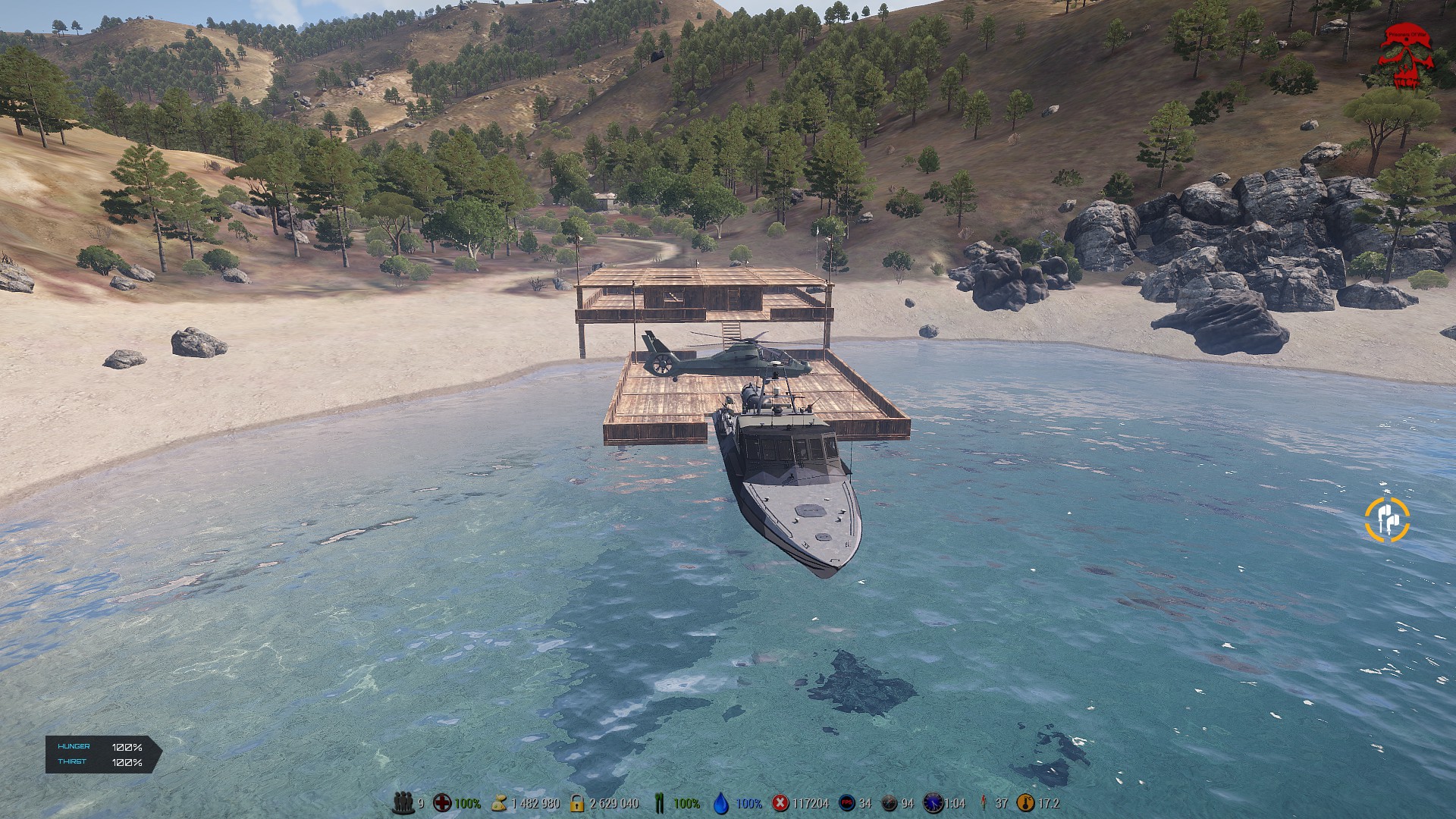Click the red medical cross health icon
Image resolution: width=1456 pixels, height=819 pixels.
[441, 802]
